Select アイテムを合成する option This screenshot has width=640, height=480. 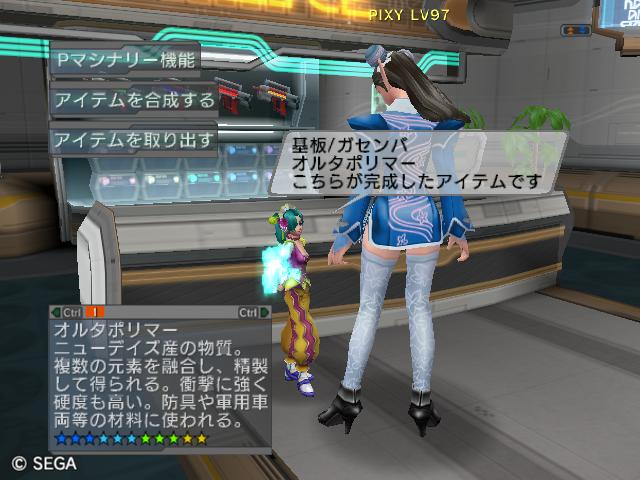(x=133, y=100)
